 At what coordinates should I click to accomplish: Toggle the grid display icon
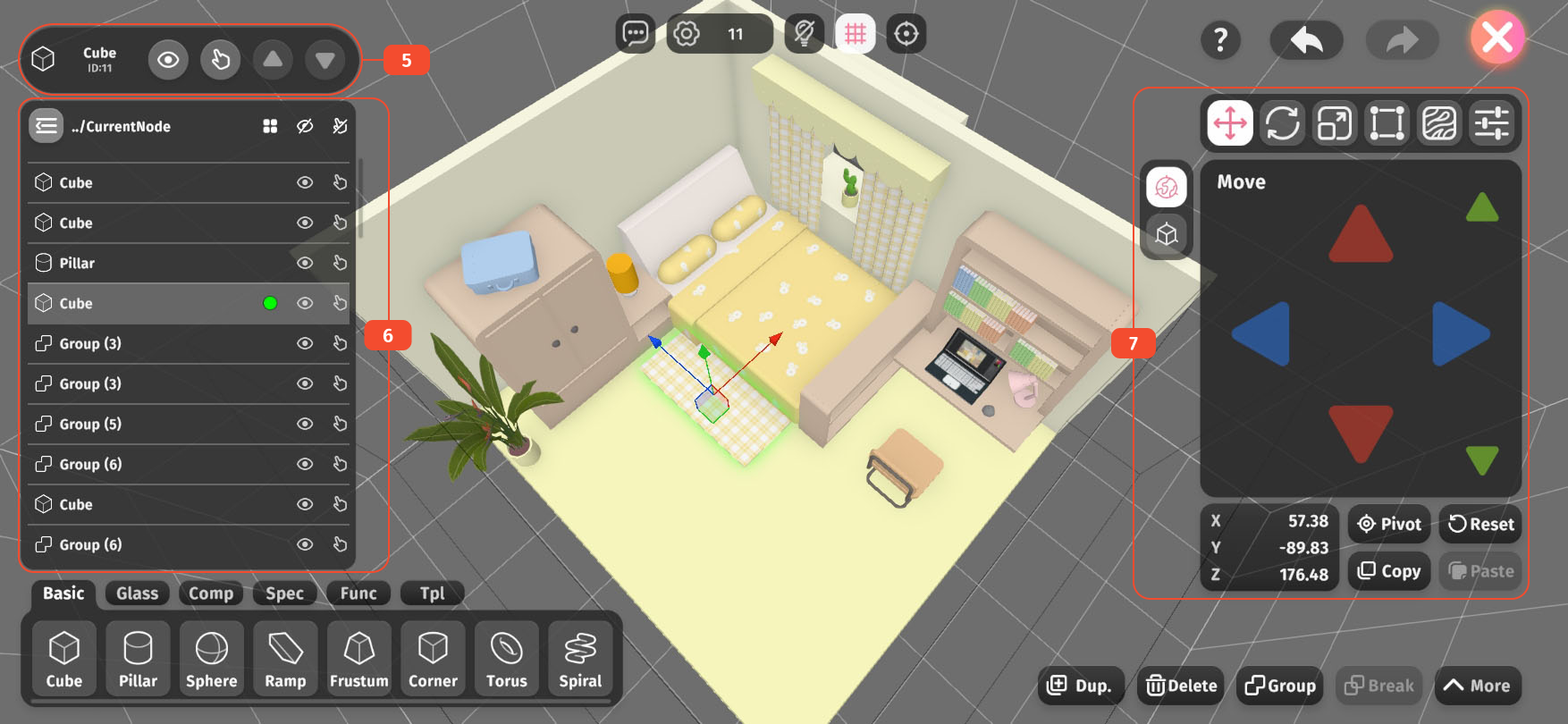(x=855, y=34)
